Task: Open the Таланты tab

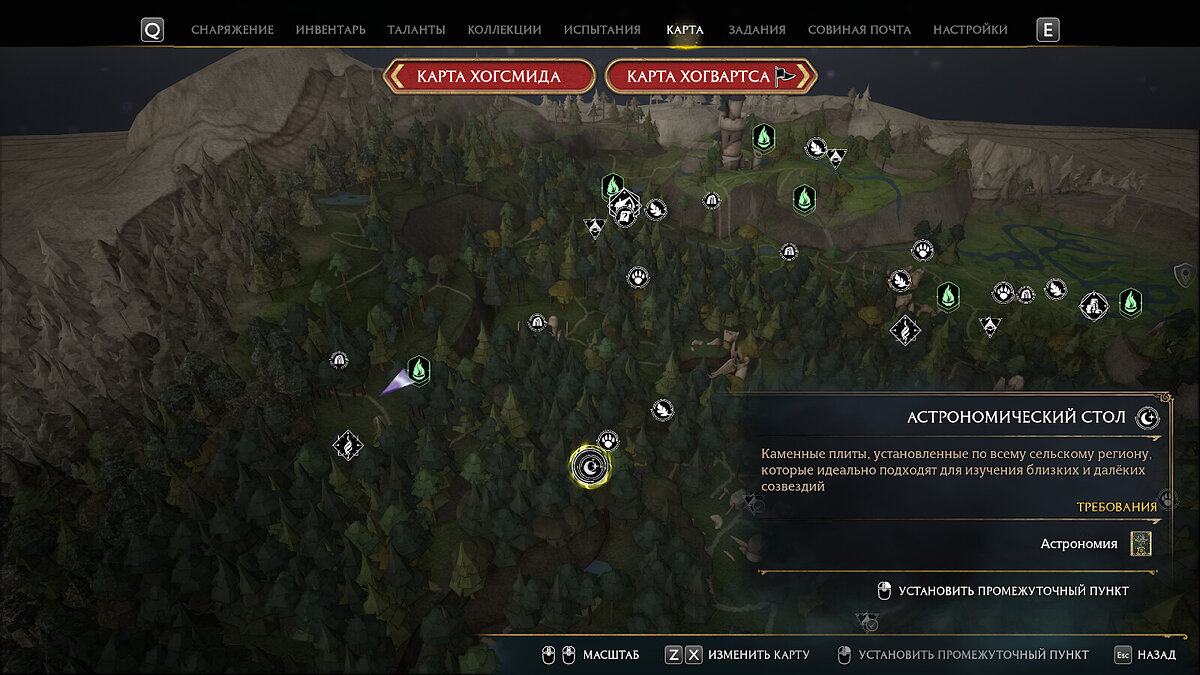Action: point(416,30)
